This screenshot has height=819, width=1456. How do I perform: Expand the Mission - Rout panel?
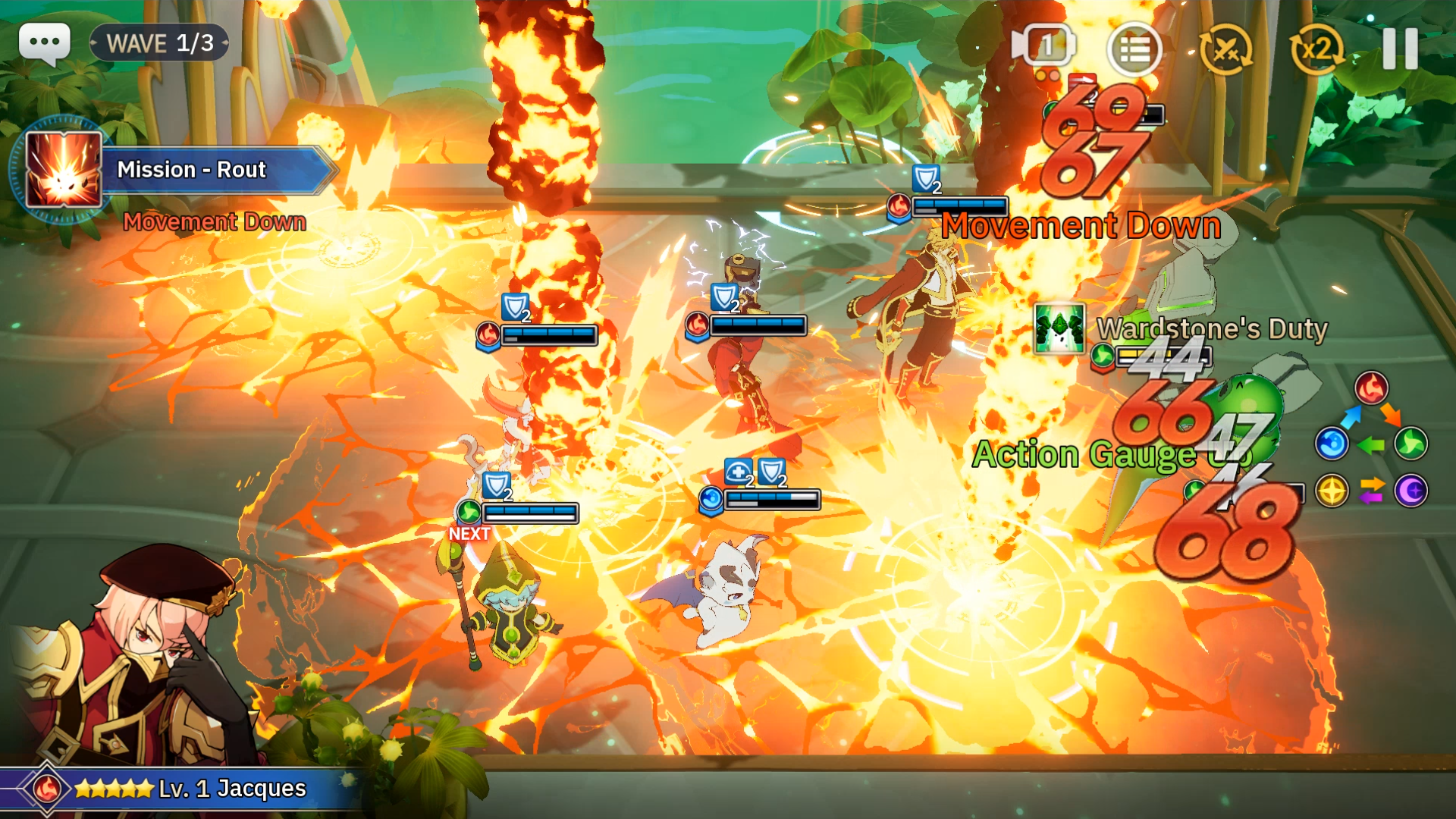click(191, 169)
